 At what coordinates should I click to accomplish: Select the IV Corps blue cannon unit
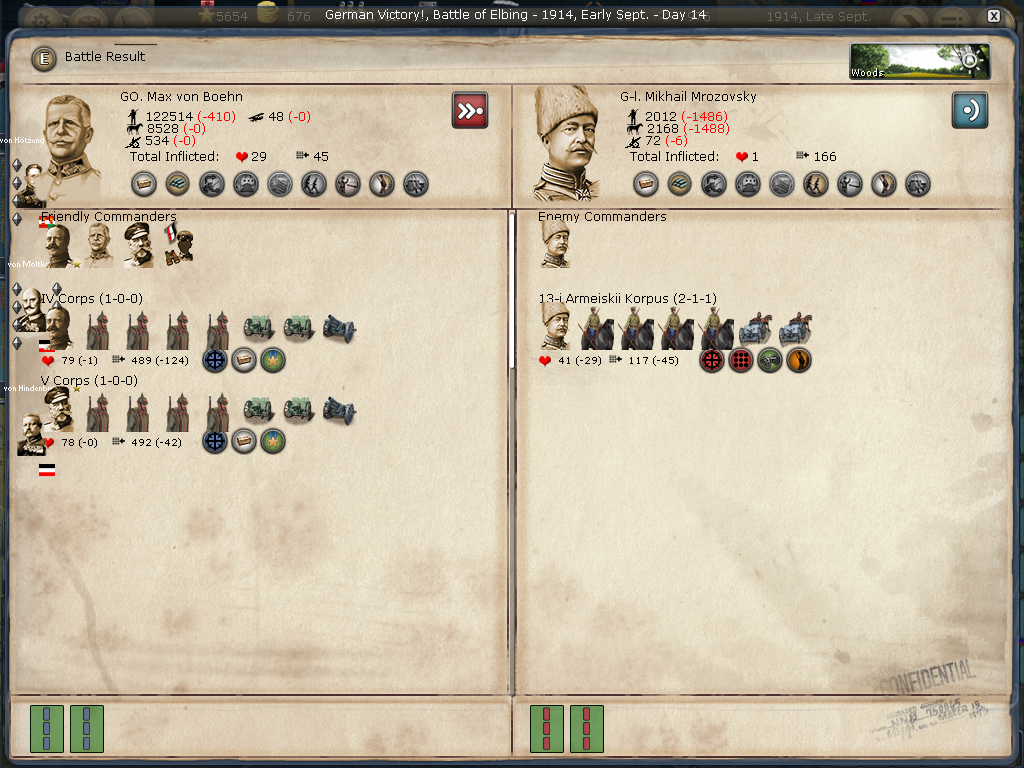[x=339, y=328]
